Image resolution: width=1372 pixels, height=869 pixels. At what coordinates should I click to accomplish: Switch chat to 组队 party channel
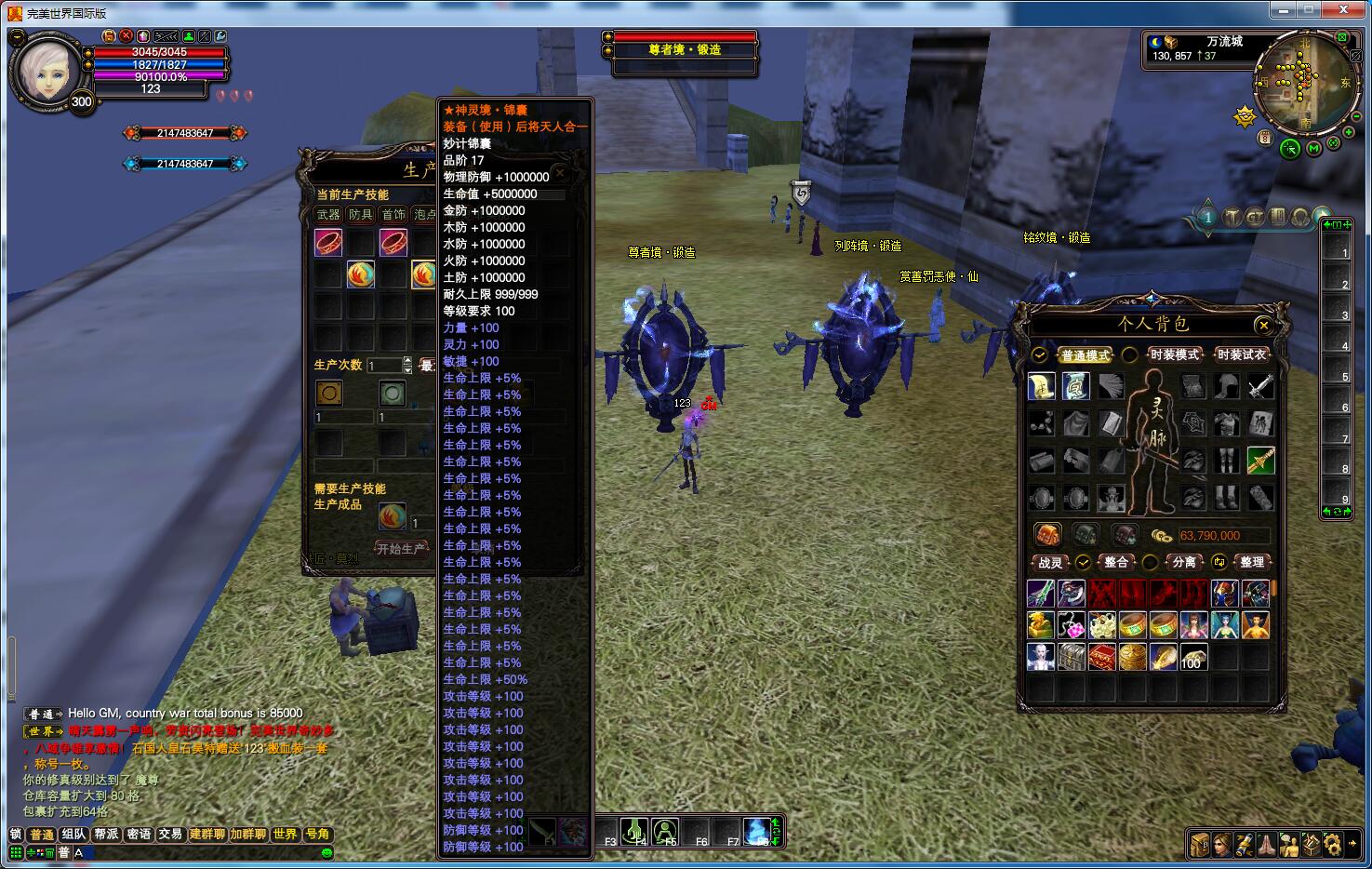click(x=74, y=835)
